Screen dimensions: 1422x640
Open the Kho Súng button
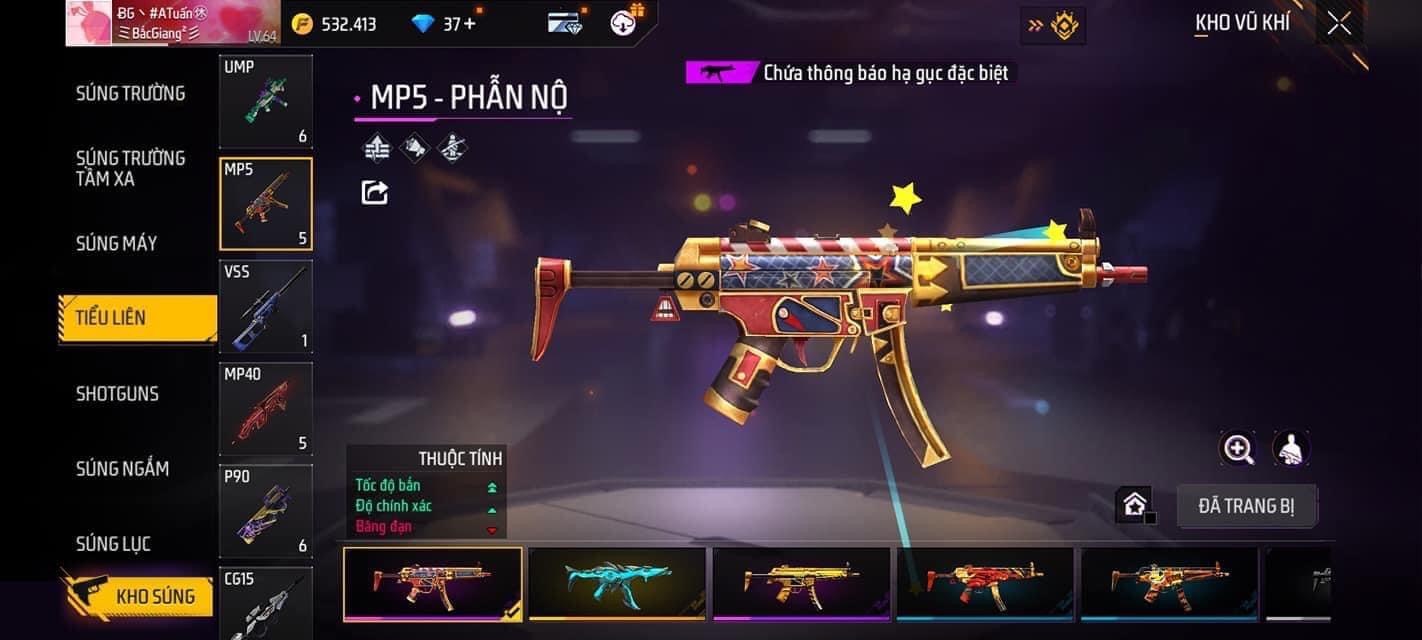[x=140, y=597]
